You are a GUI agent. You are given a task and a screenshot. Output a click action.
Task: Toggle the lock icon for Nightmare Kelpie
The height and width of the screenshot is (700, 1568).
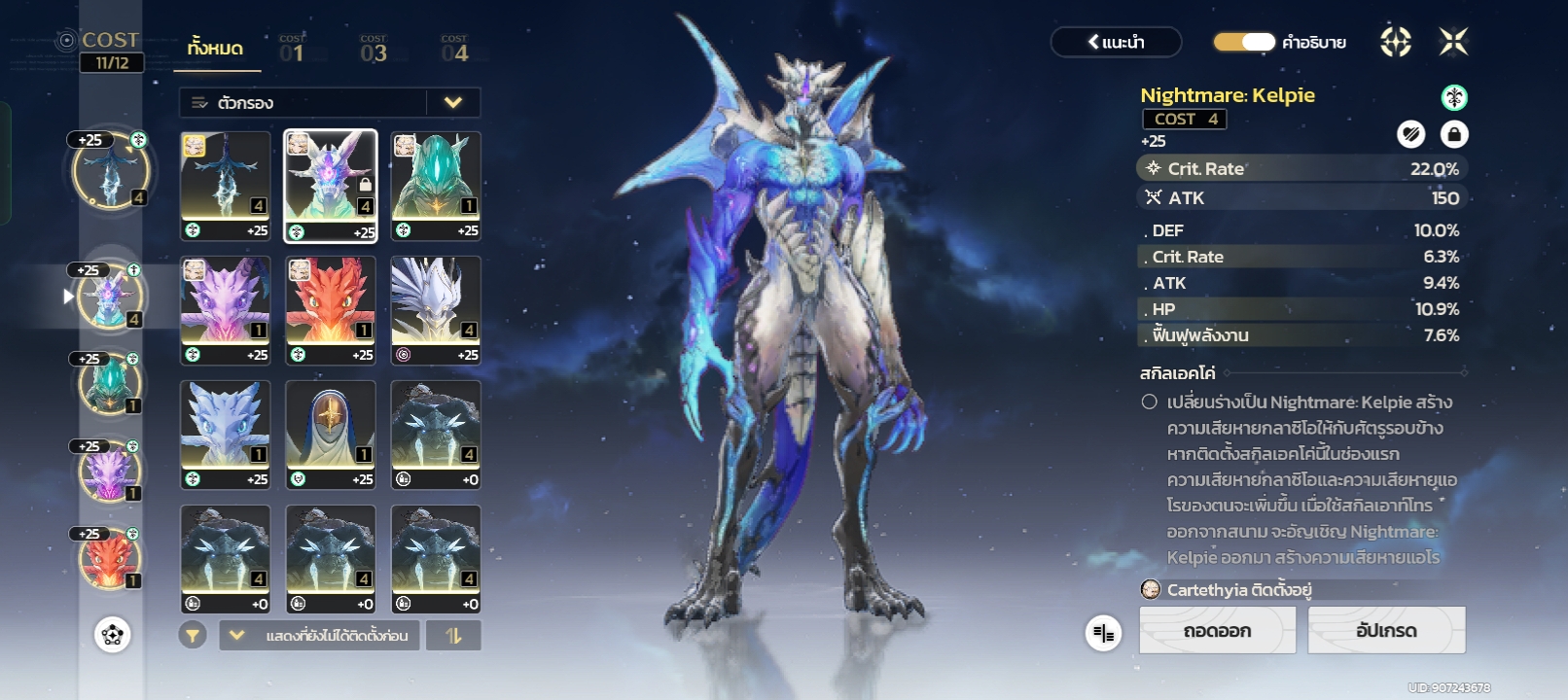click(1453, 134)
